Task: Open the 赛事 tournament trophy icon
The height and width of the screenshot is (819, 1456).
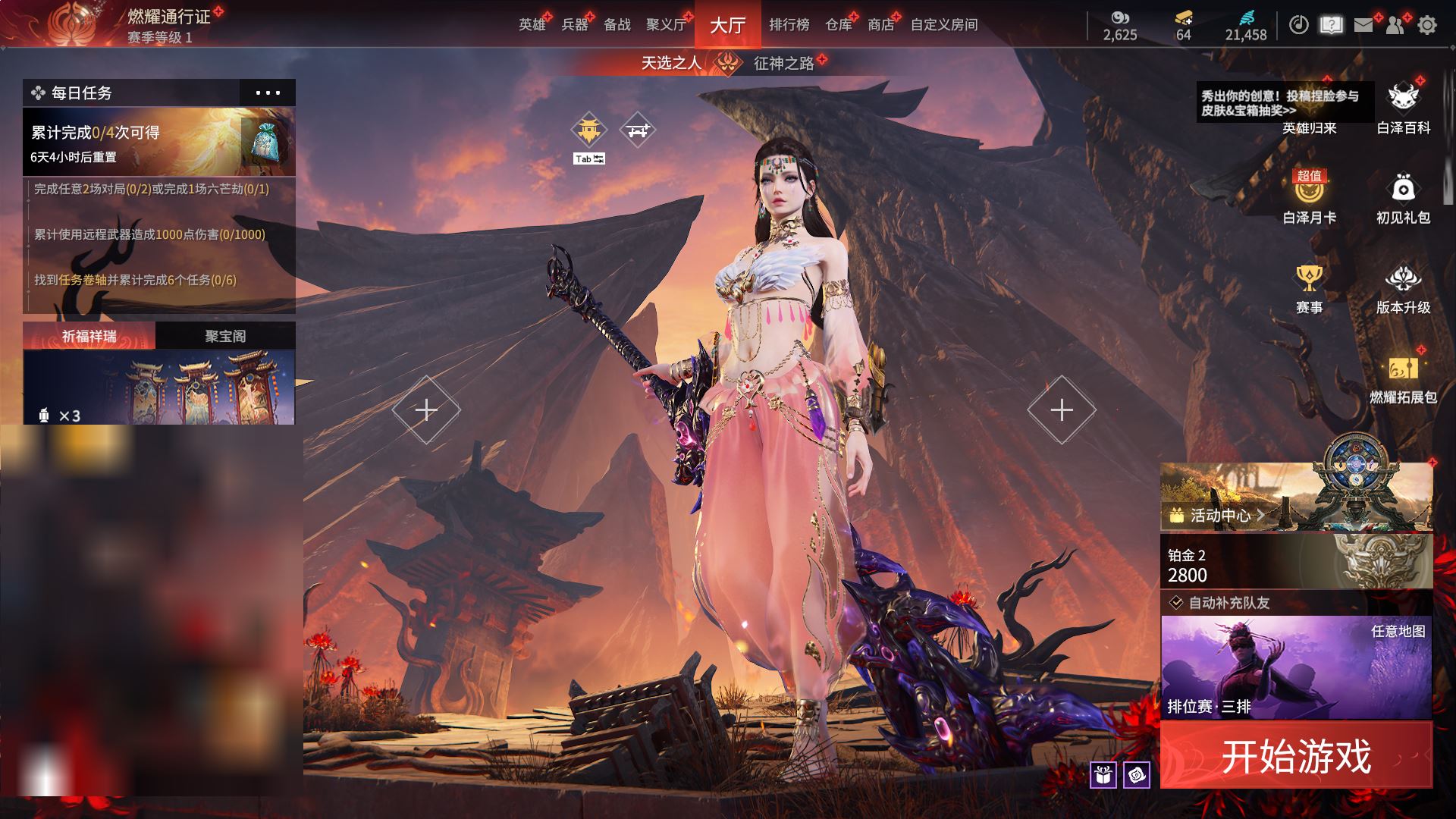Action: (1309, 288)
